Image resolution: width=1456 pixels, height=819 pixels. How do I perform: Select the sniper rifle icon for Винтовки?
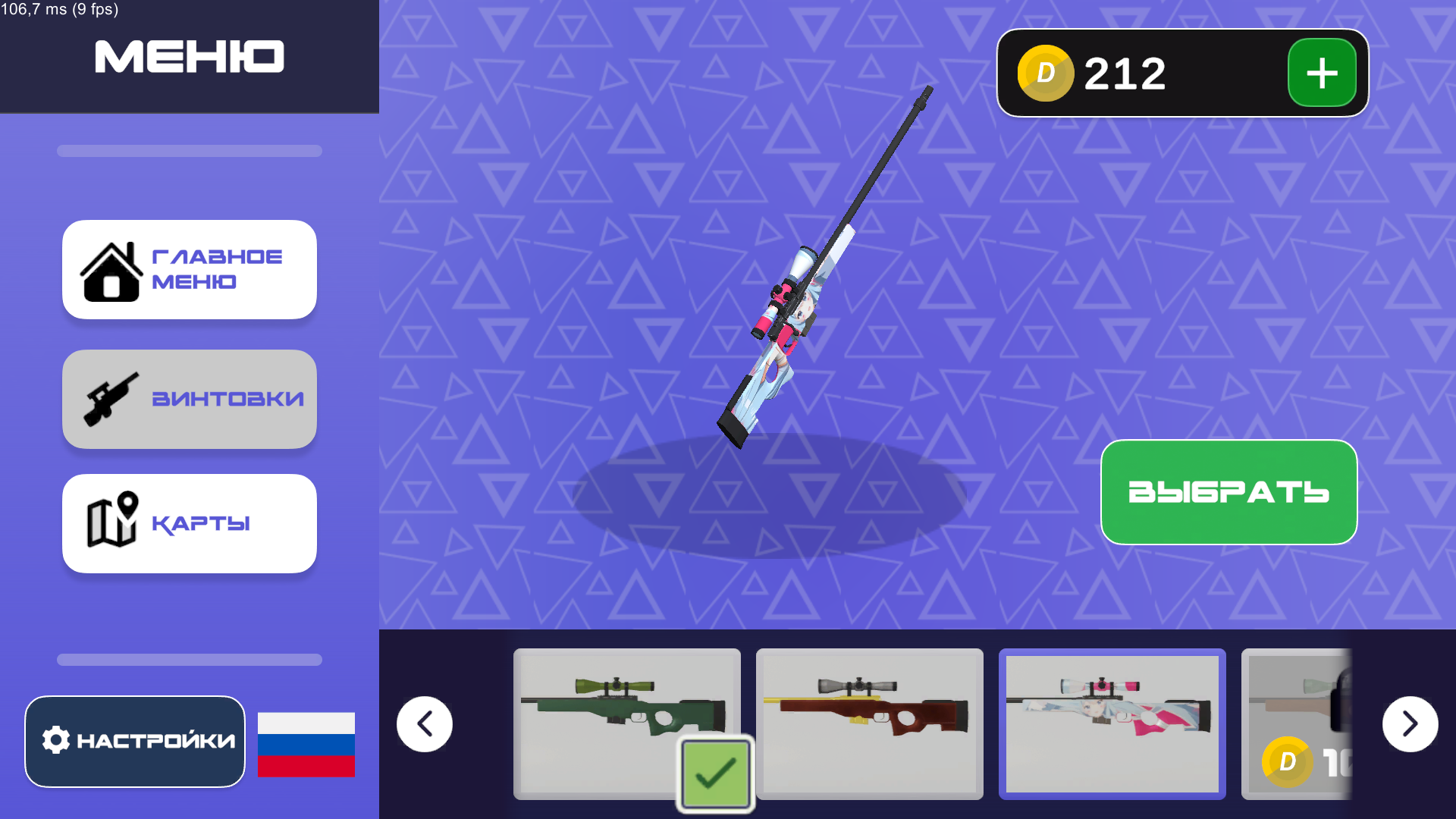tap(112, 397)
